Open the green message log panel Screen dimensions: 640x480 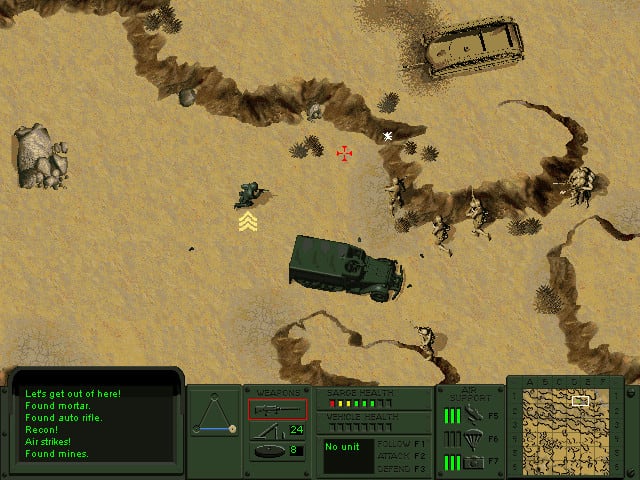[x=94, y=424]
